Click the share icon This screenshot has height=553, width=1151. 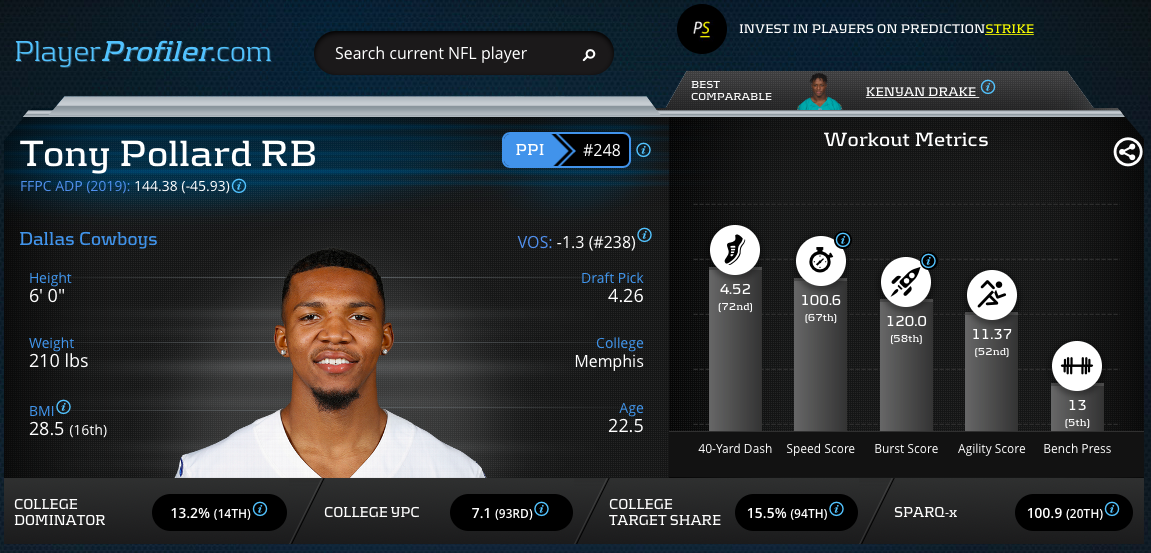coord(1127,152)
